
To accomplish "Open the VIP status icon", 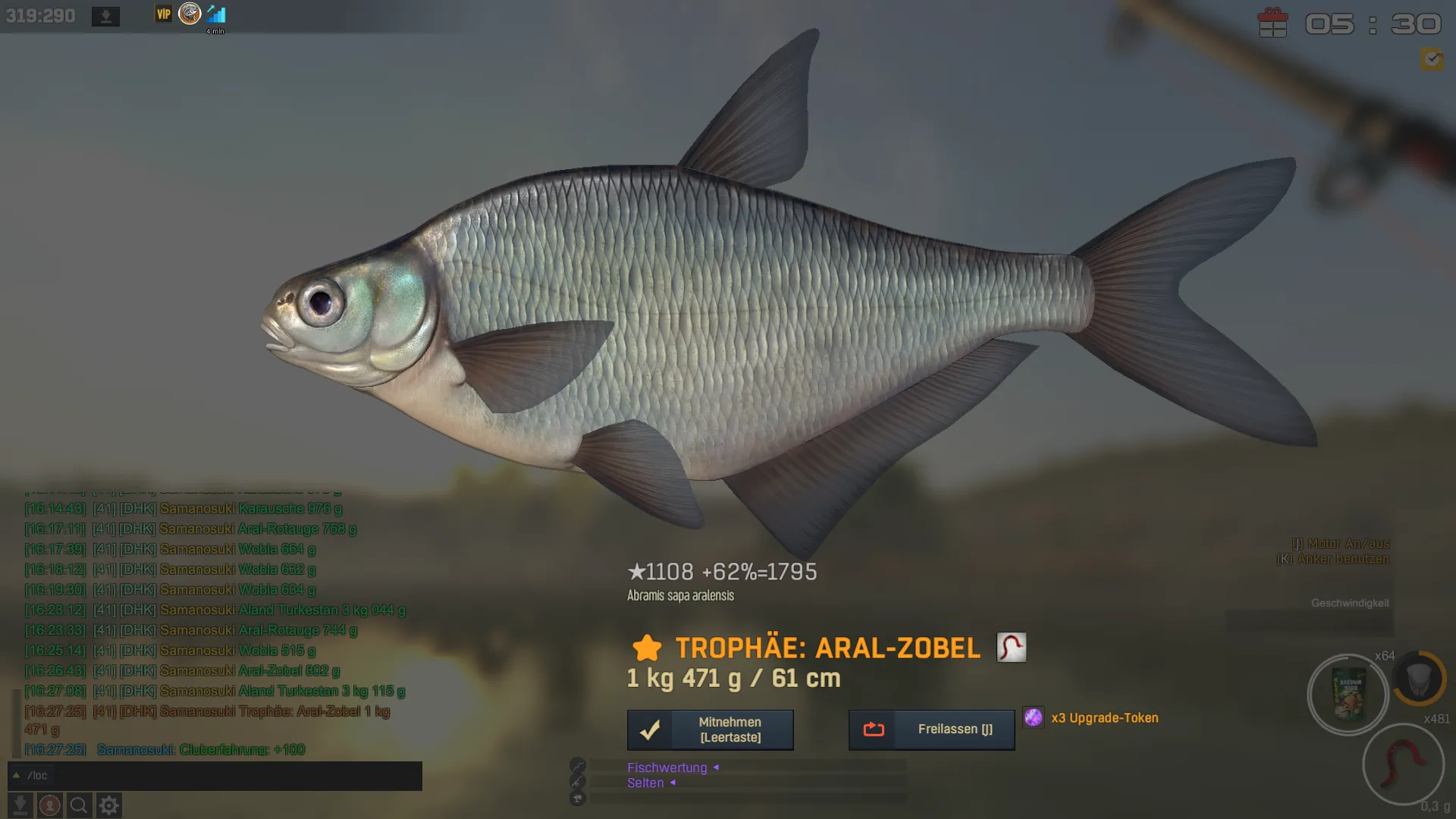I will (164, 14).
